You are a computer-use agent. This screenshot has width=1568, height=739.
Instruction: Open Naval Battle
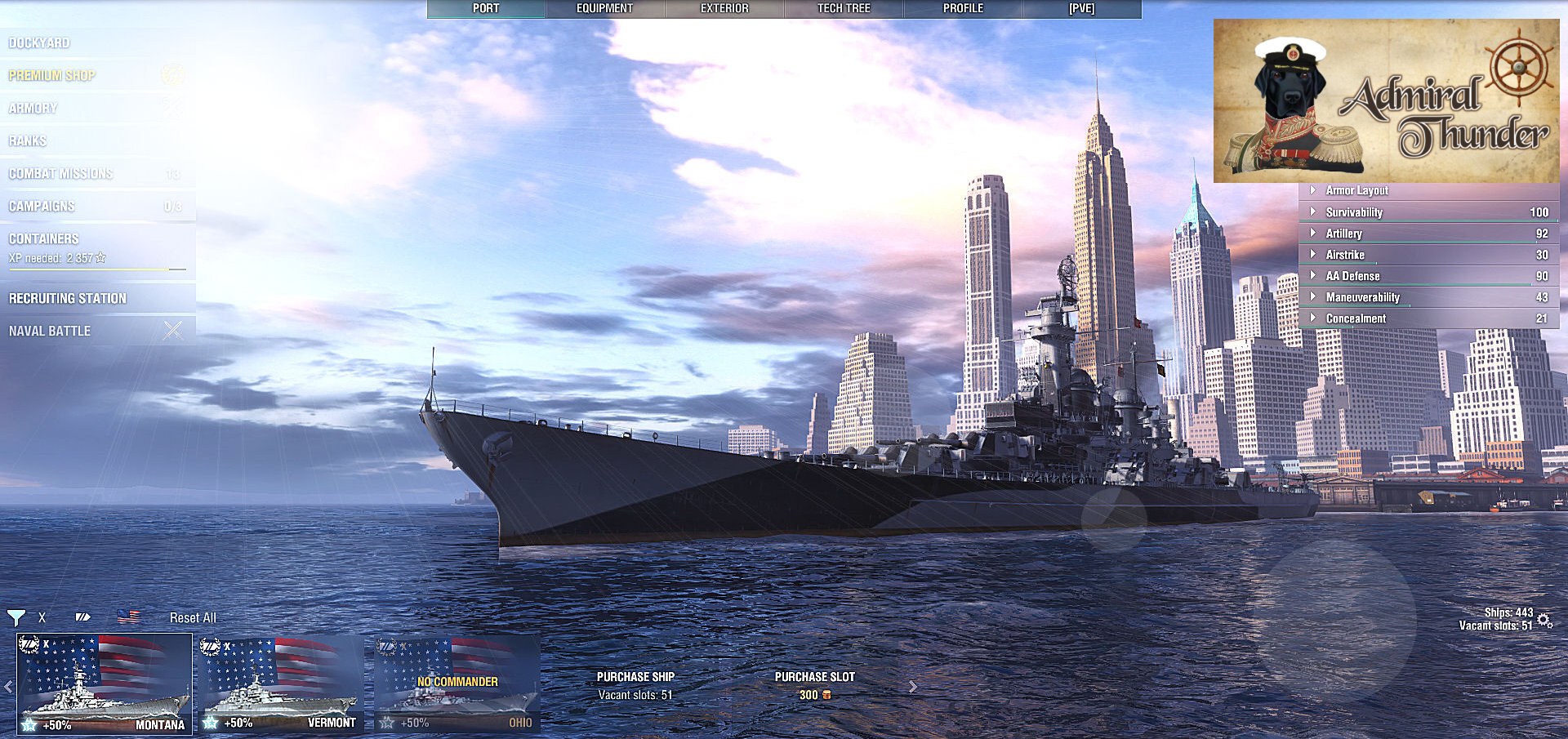coord(50,332)
